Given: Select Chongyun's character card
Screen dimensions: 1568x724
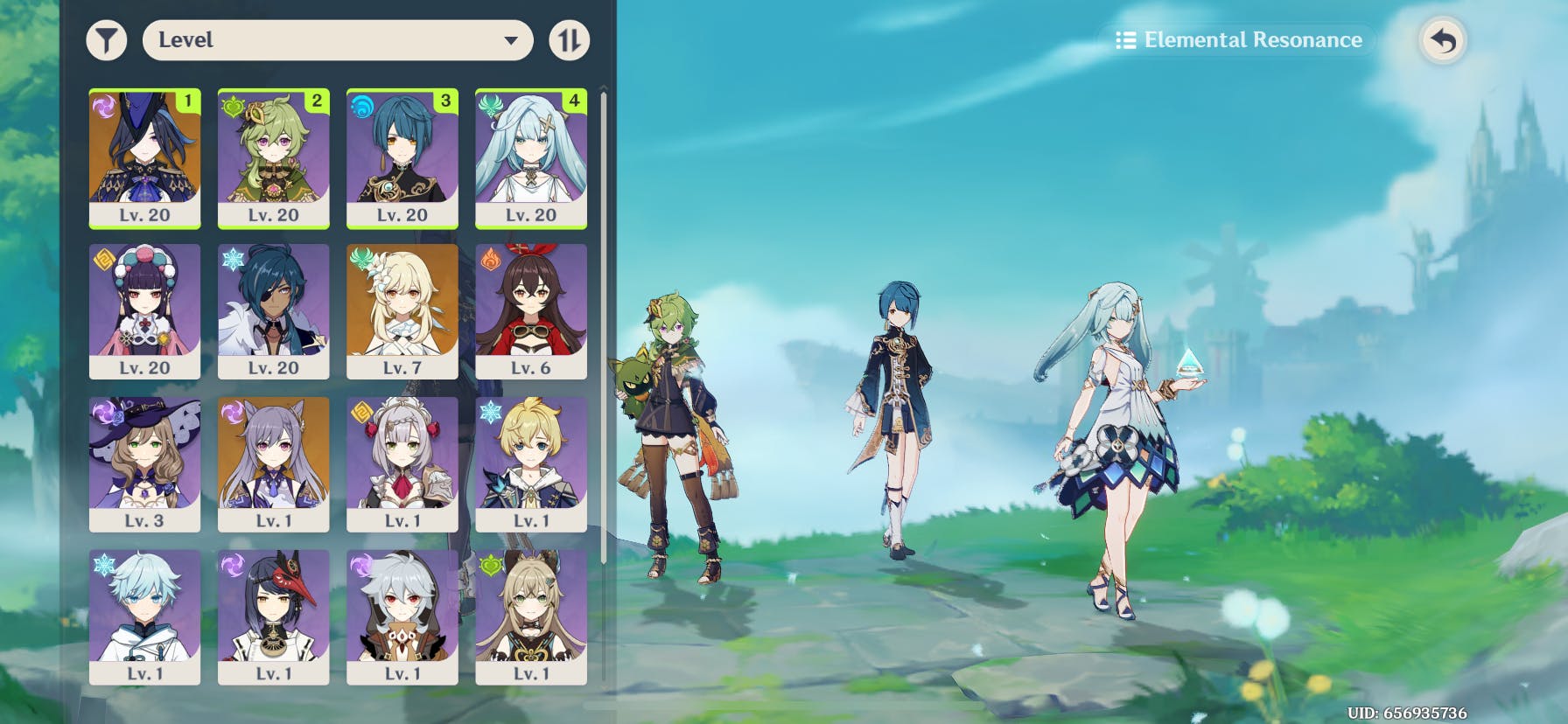Looking at the screenshot, I should (145, 616).
